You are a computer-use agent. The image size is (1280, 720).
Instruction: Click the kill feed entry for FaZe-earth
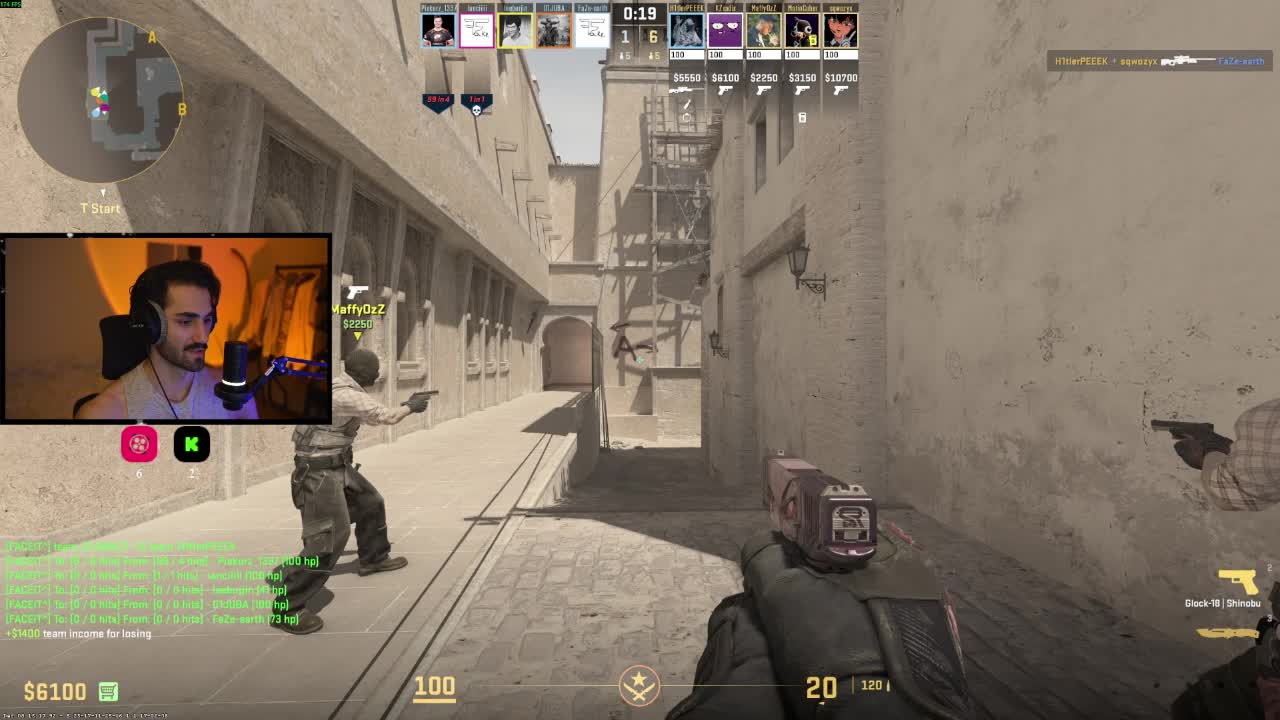coord(1159,61)
